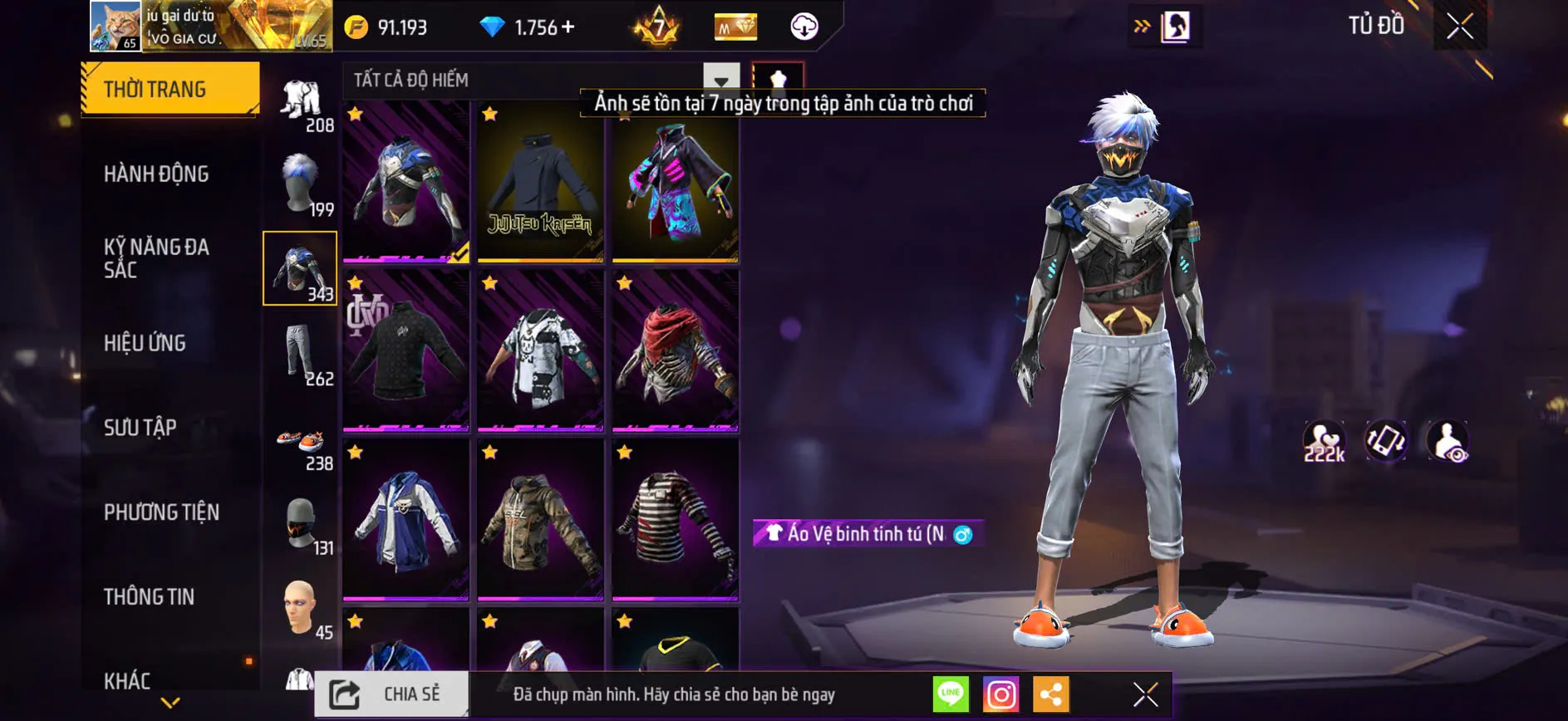This screenshot has height=721, width=1568.
Task: Click the plus to buy more diamonds
Action: [x=568, y=26]
